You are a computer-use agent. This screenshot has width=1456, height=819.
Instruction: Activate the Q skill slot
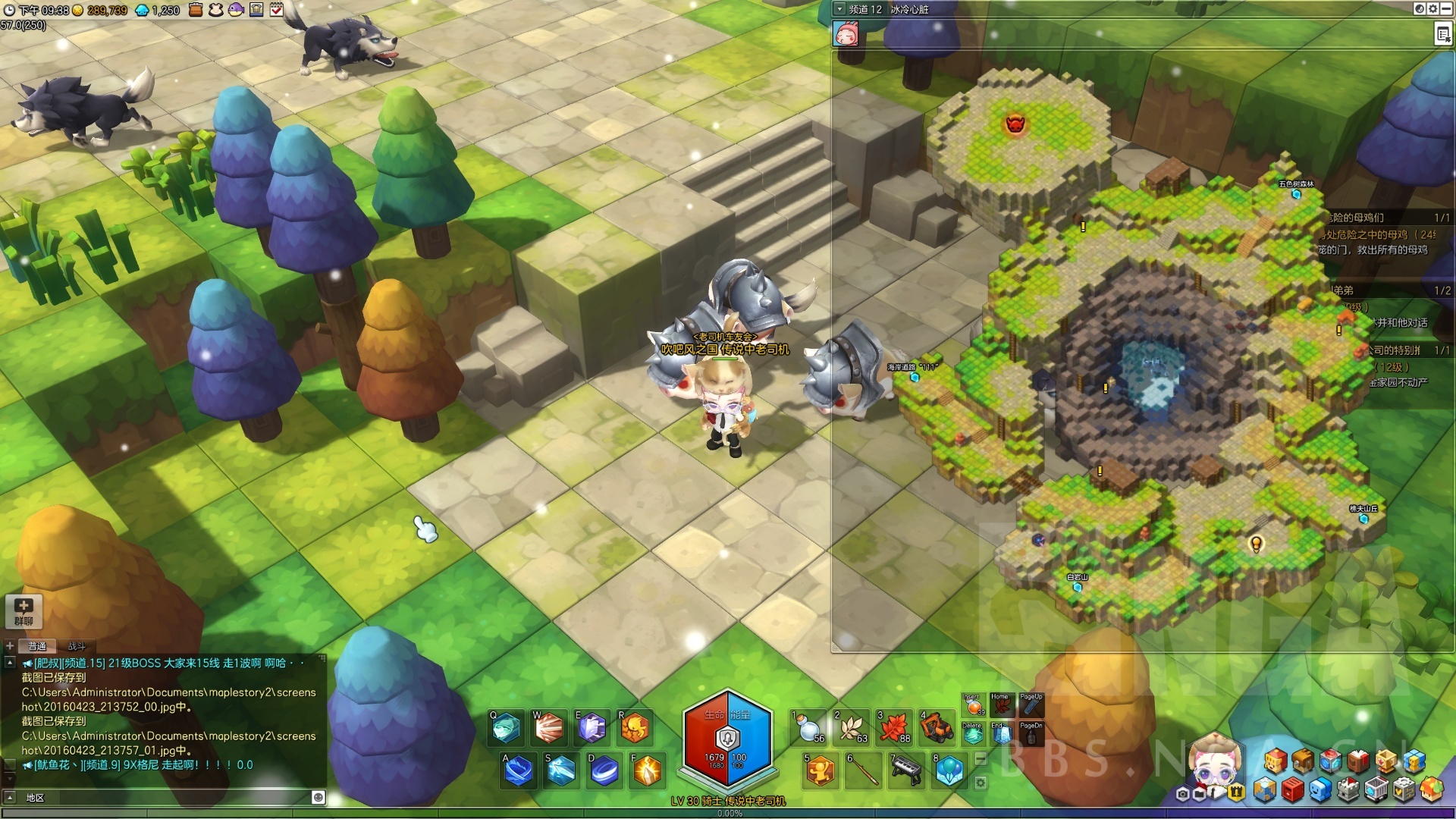click(x=507, y=729)
